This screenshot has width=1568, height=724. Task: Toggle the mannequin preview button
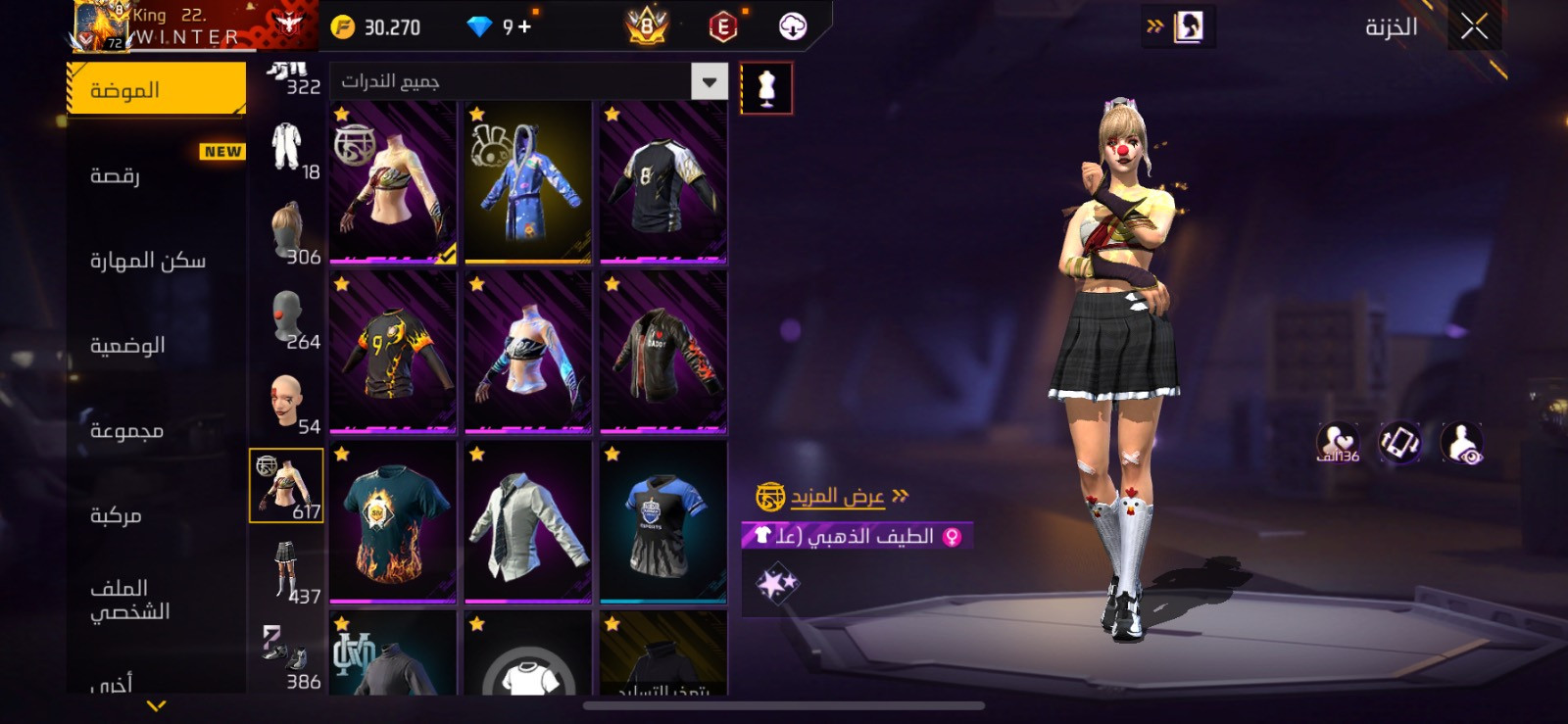pyautogui.click(x=765, y=89)
